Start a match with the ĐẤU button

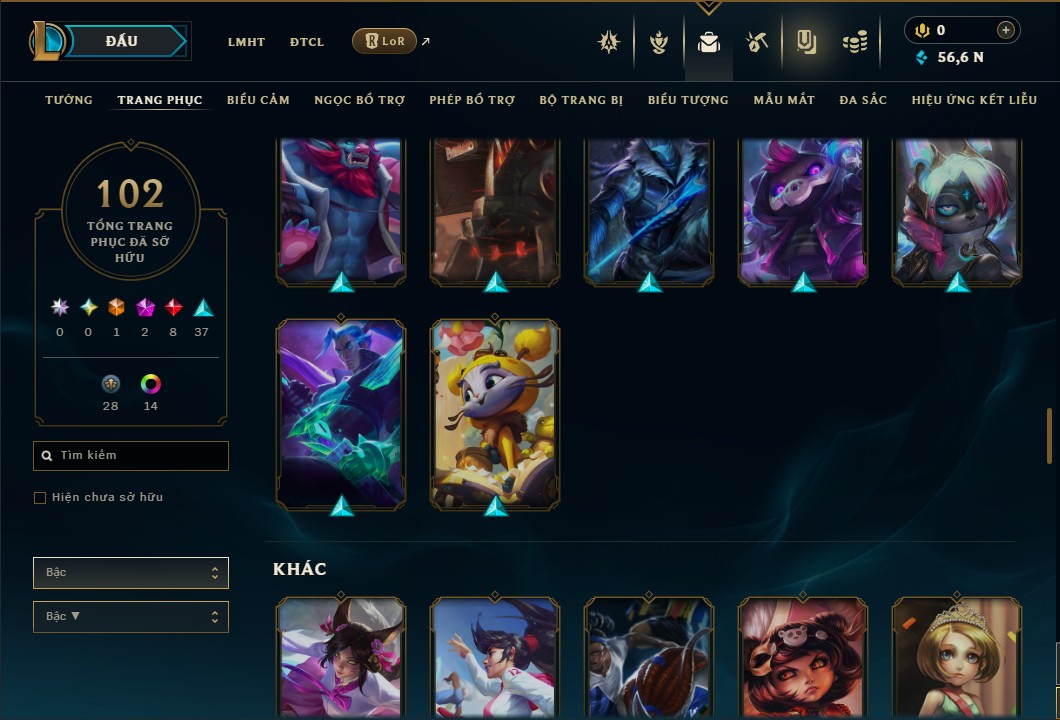[x=122, y=41]
